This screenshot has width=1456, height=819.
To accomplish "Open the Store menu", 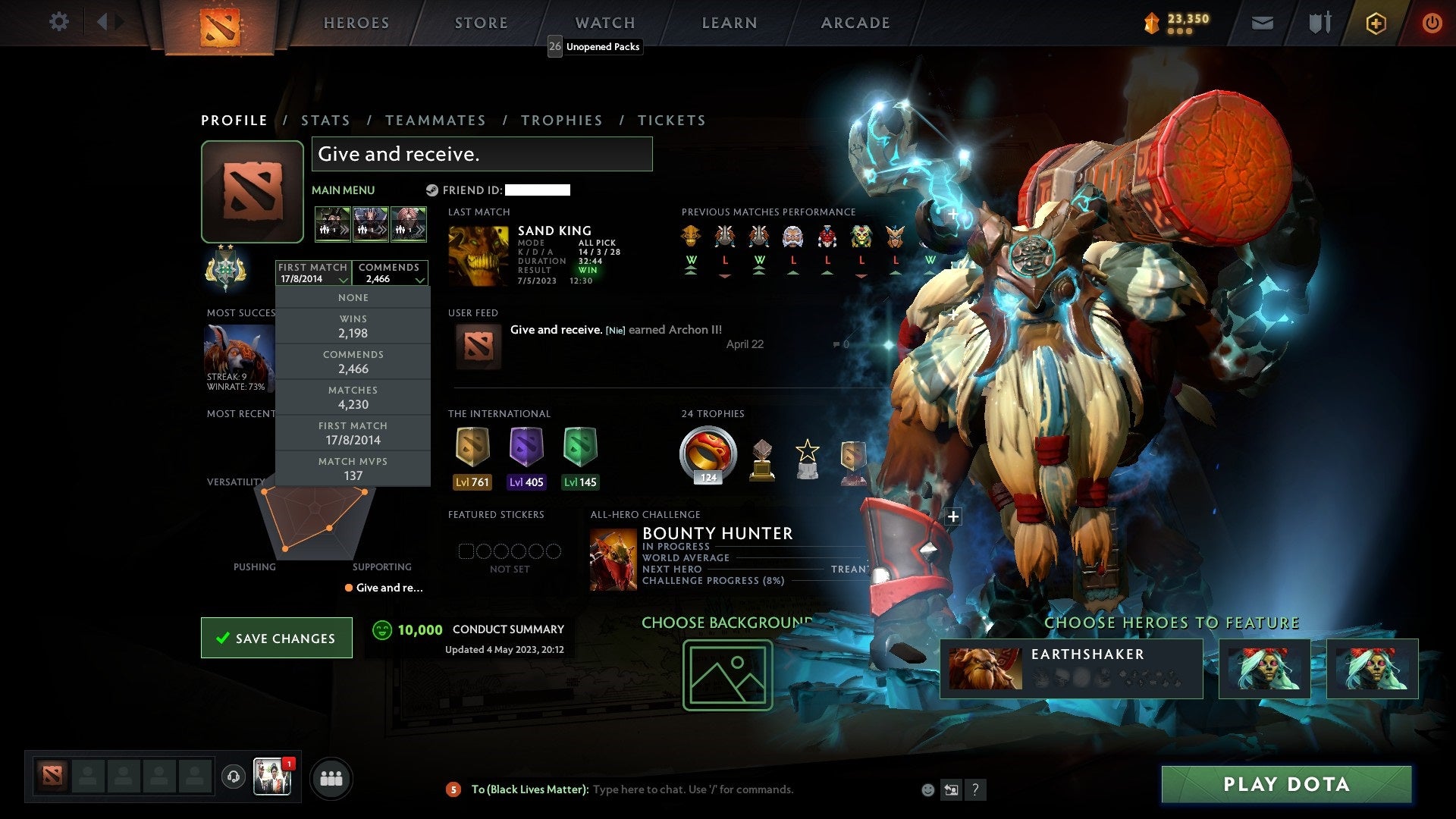I will click(x=482, y=23).
